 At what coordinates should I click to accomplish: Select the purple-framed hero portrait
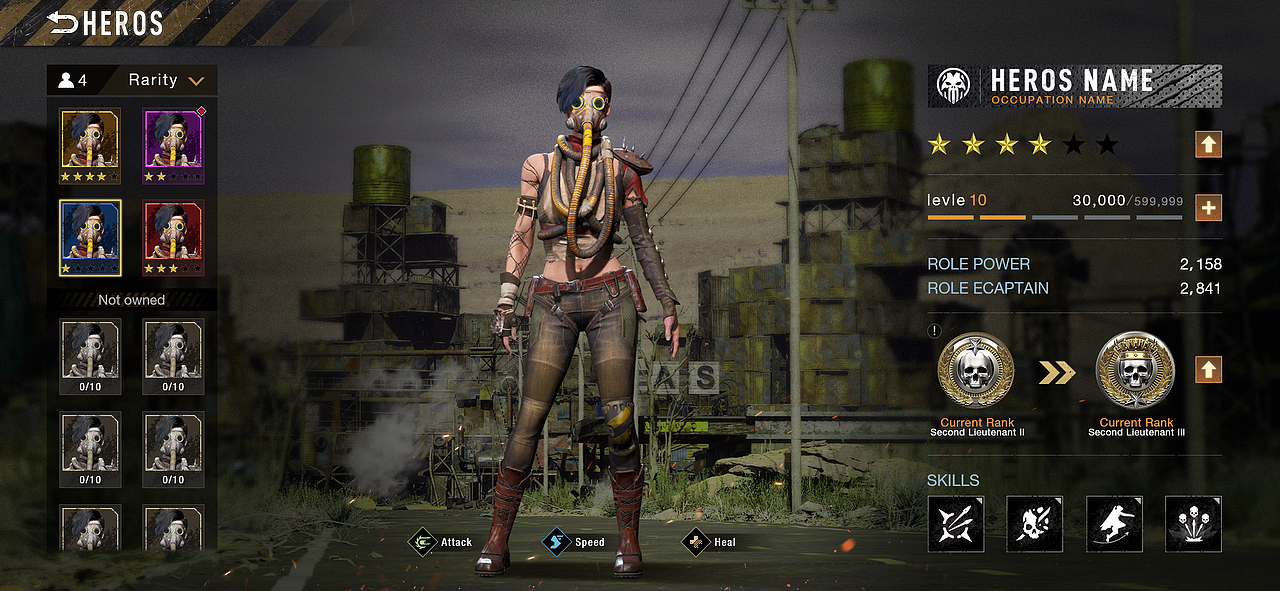(173, 146)
